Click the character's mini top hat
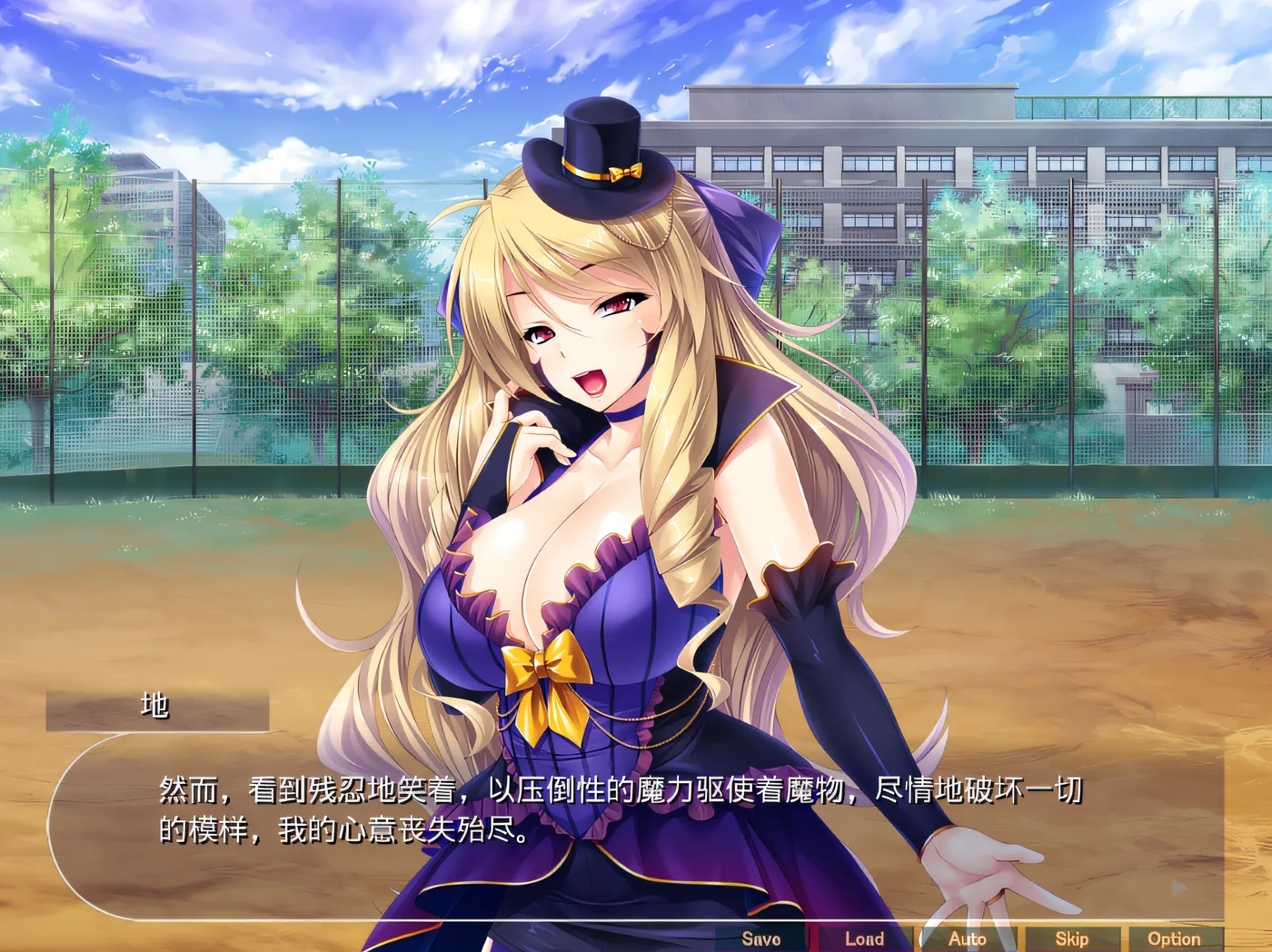1272x952 pixels. pyautogui.click(x=600, y=154)
